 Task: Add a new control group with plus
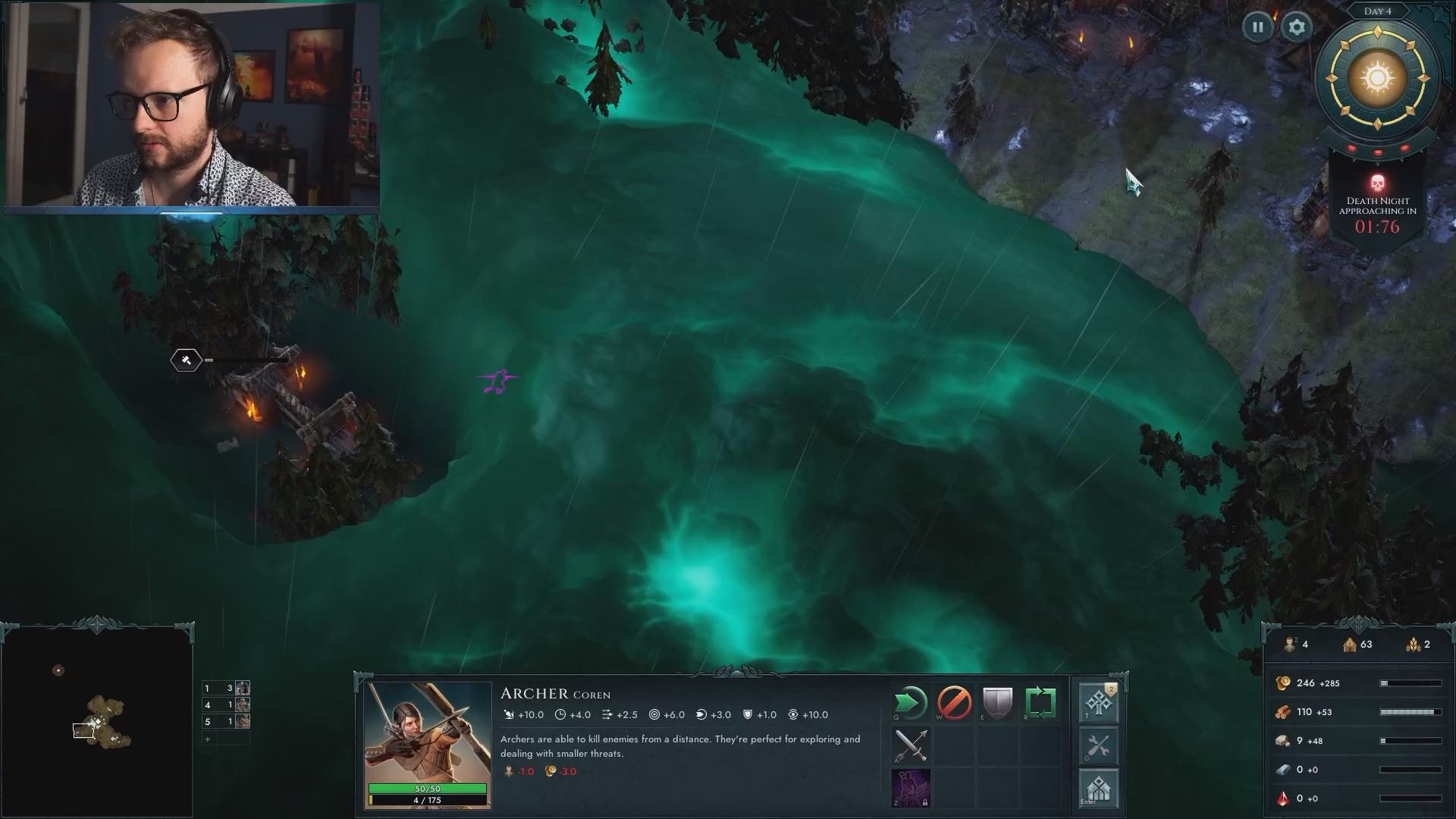[207, 739]
